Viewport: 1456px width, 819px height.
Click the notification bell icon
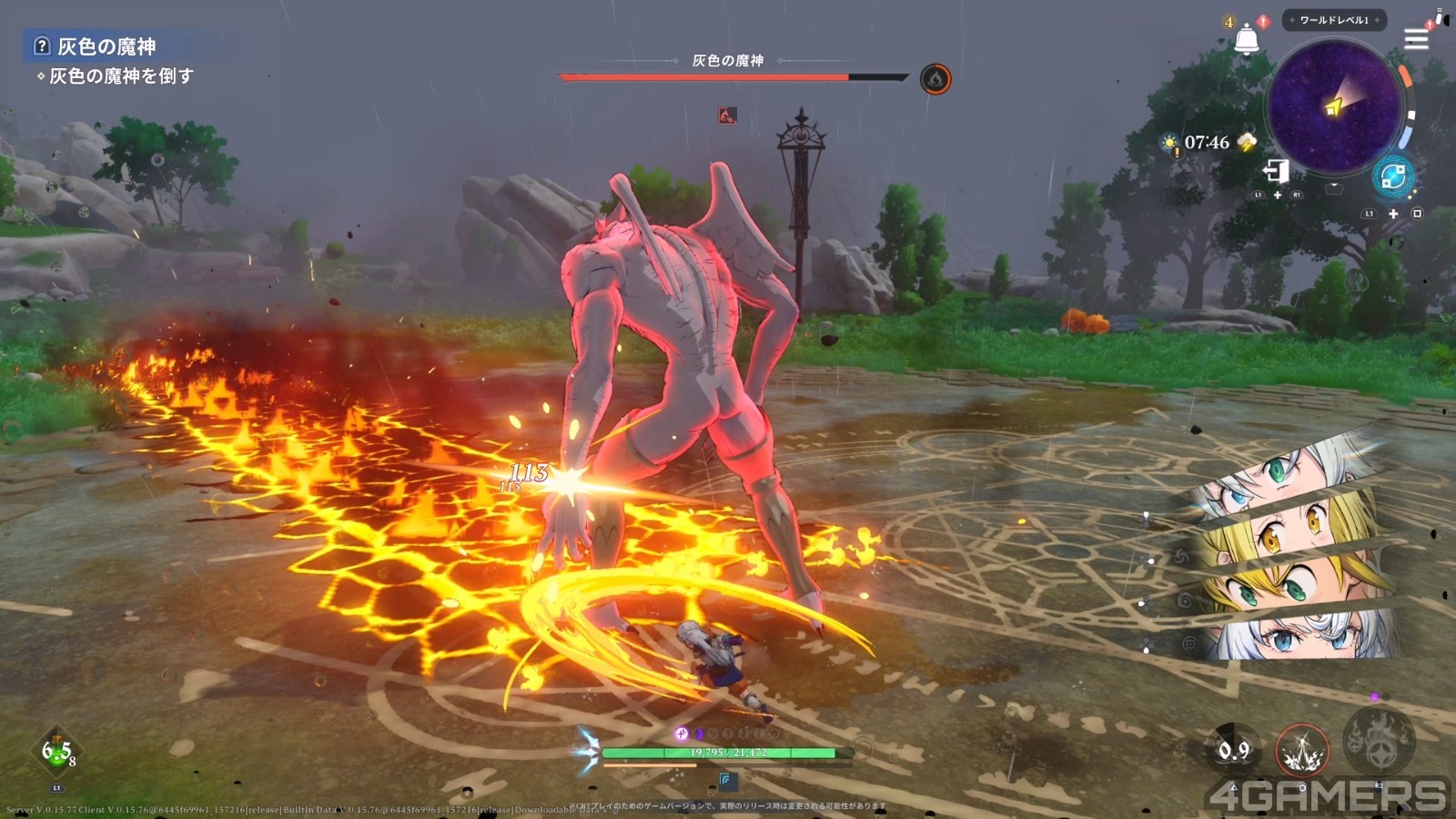tap(1246, 40)
